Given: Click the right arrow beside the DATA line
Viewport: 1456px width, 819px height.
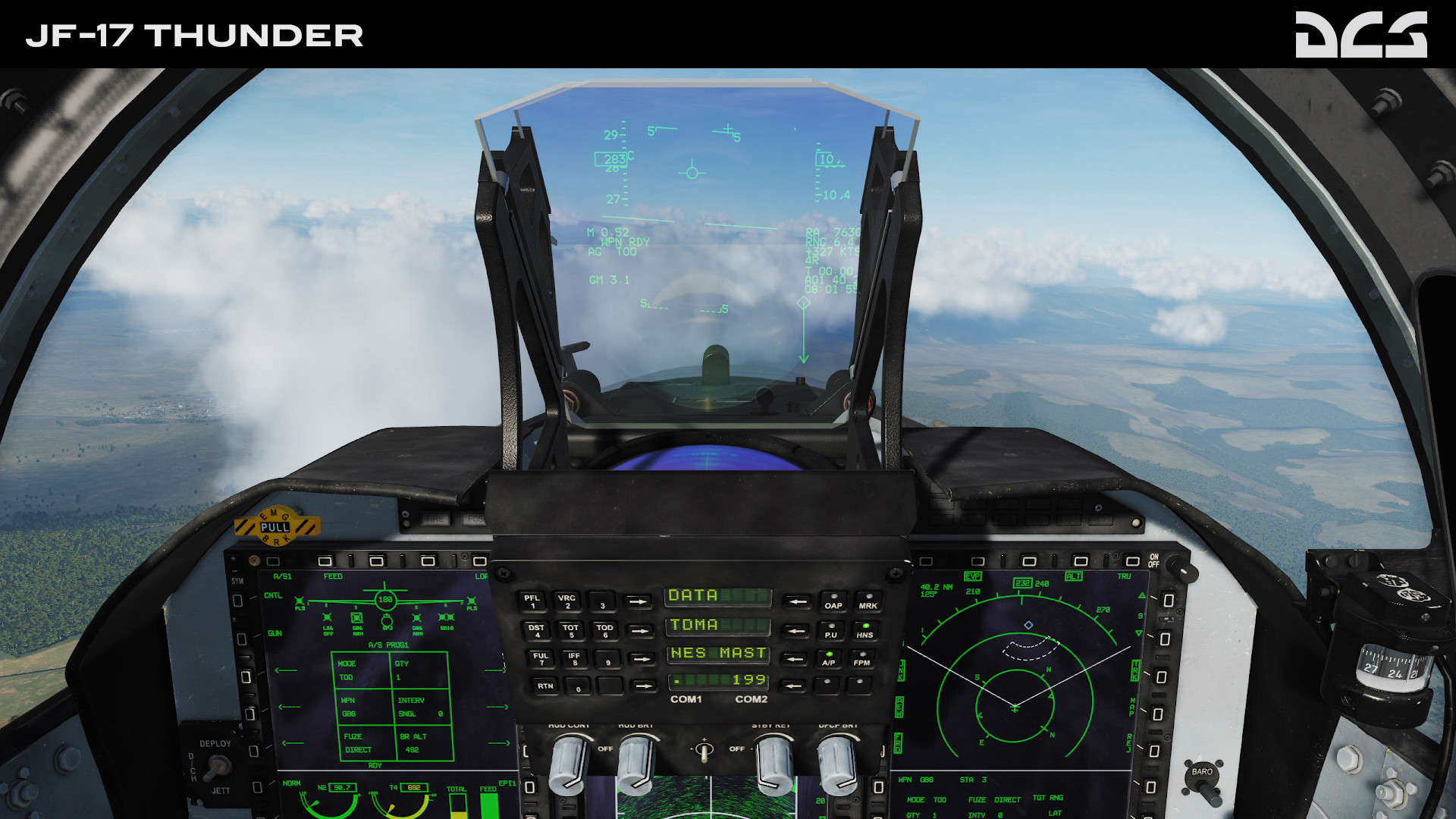Looking at the screenshot, I should pyautogui.click(x=638, y=601).
